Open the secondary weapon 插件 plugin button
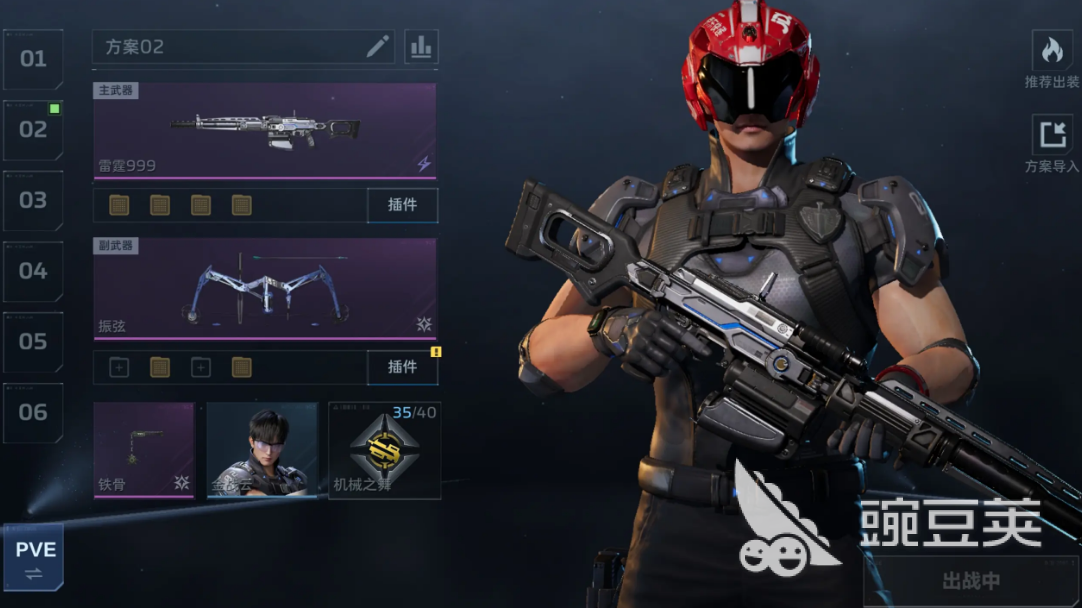 coord(402,367)
